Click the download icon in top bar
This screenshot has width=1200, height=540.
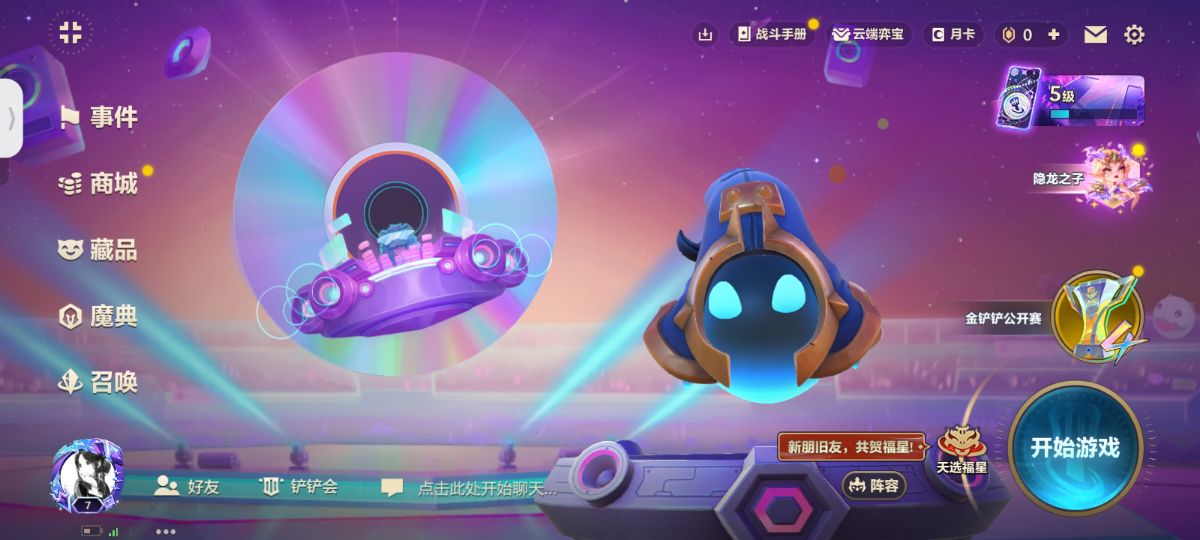(x=706, y=35)
